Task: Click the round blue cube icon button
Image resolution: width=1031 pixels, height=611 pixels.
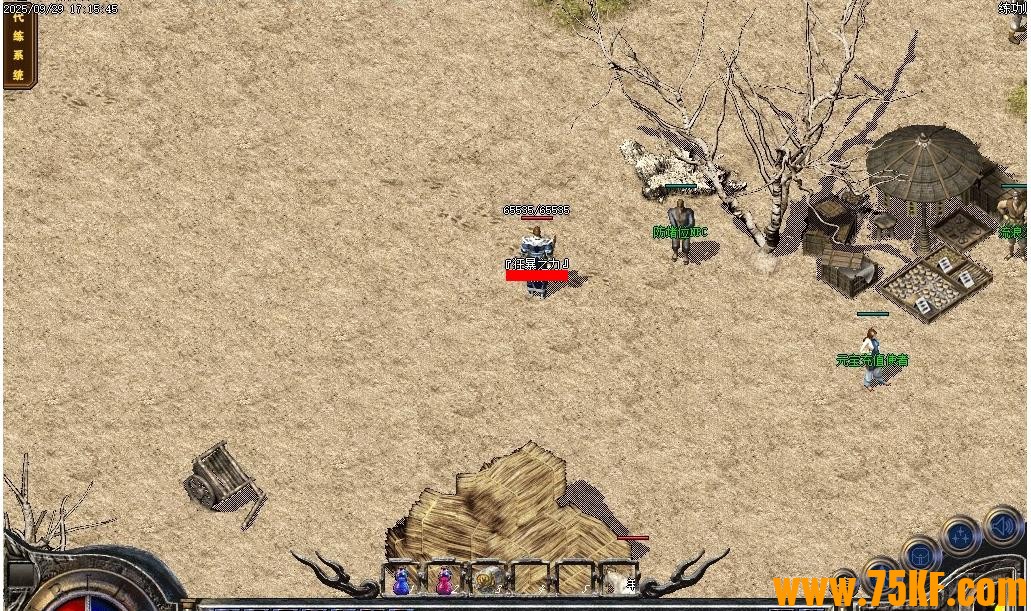Action: coord(920,555)
